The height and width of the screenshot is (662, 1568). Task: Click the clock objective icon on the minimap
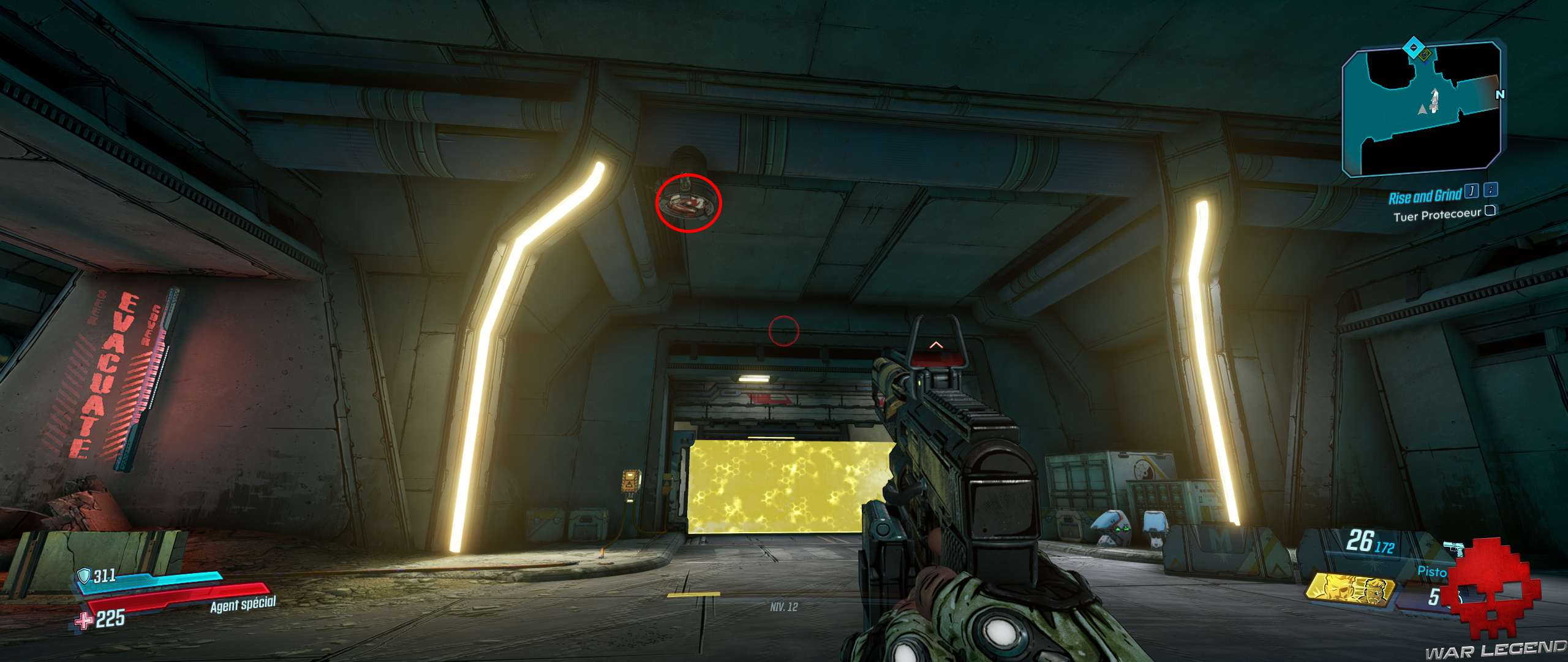click(x=1425, y=55)
